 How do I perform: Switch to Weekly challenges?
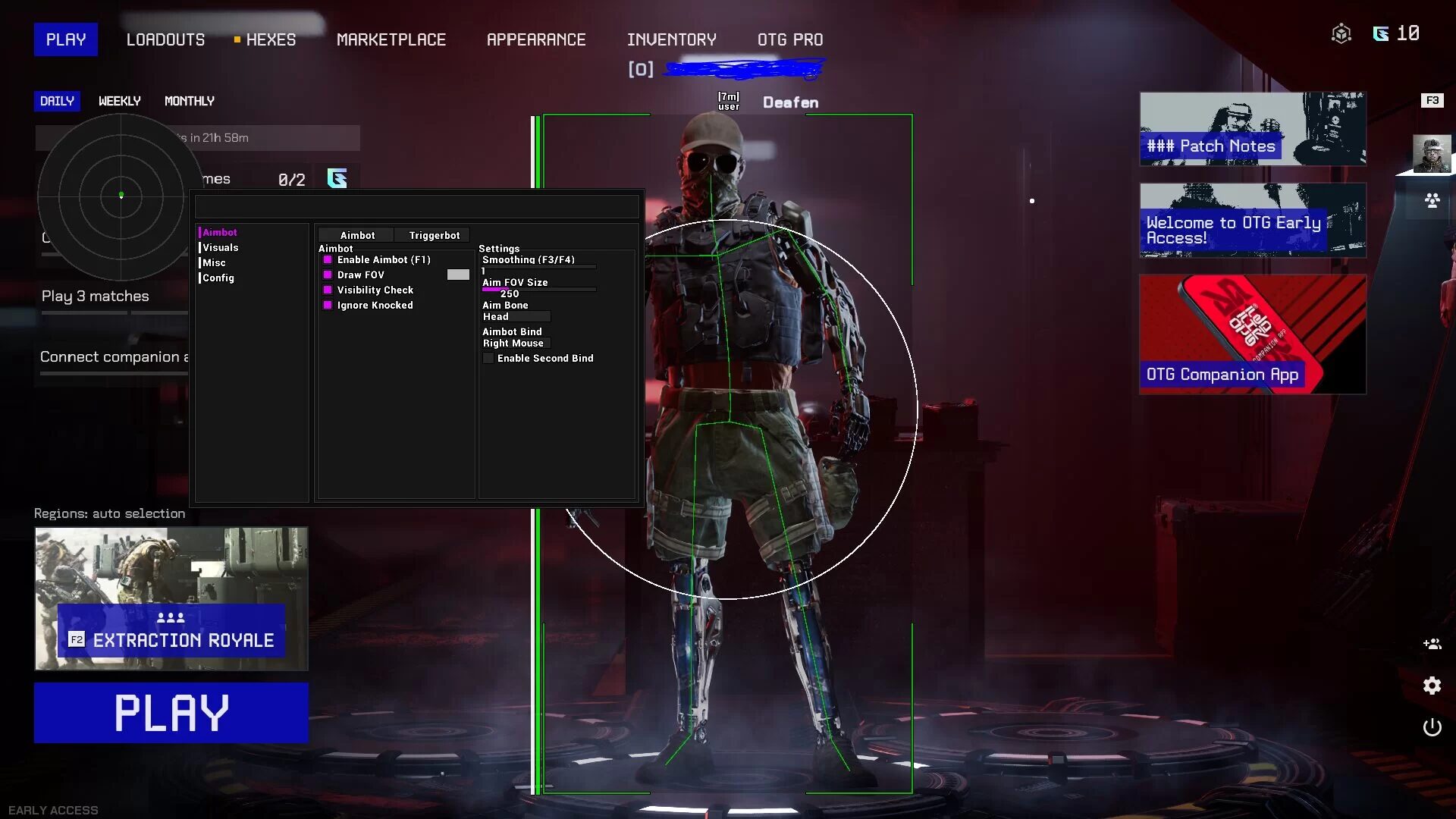[x=119, y=101]
